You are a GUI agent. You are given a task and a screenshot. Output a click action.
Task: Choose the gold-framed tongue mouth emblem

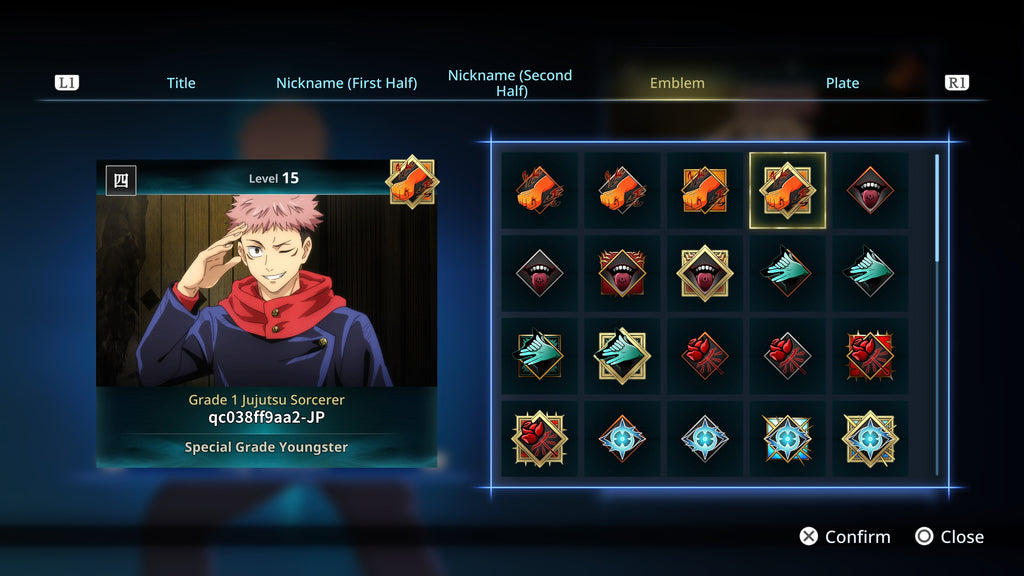tap(705, 273)
